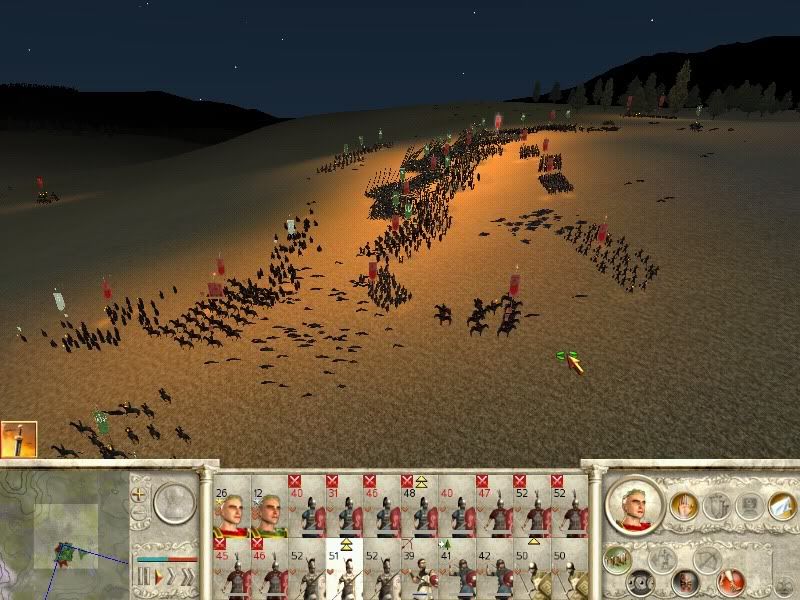Click the white flag withdraw button
This screenshot has height=600, width=800.
click(781, 507)
